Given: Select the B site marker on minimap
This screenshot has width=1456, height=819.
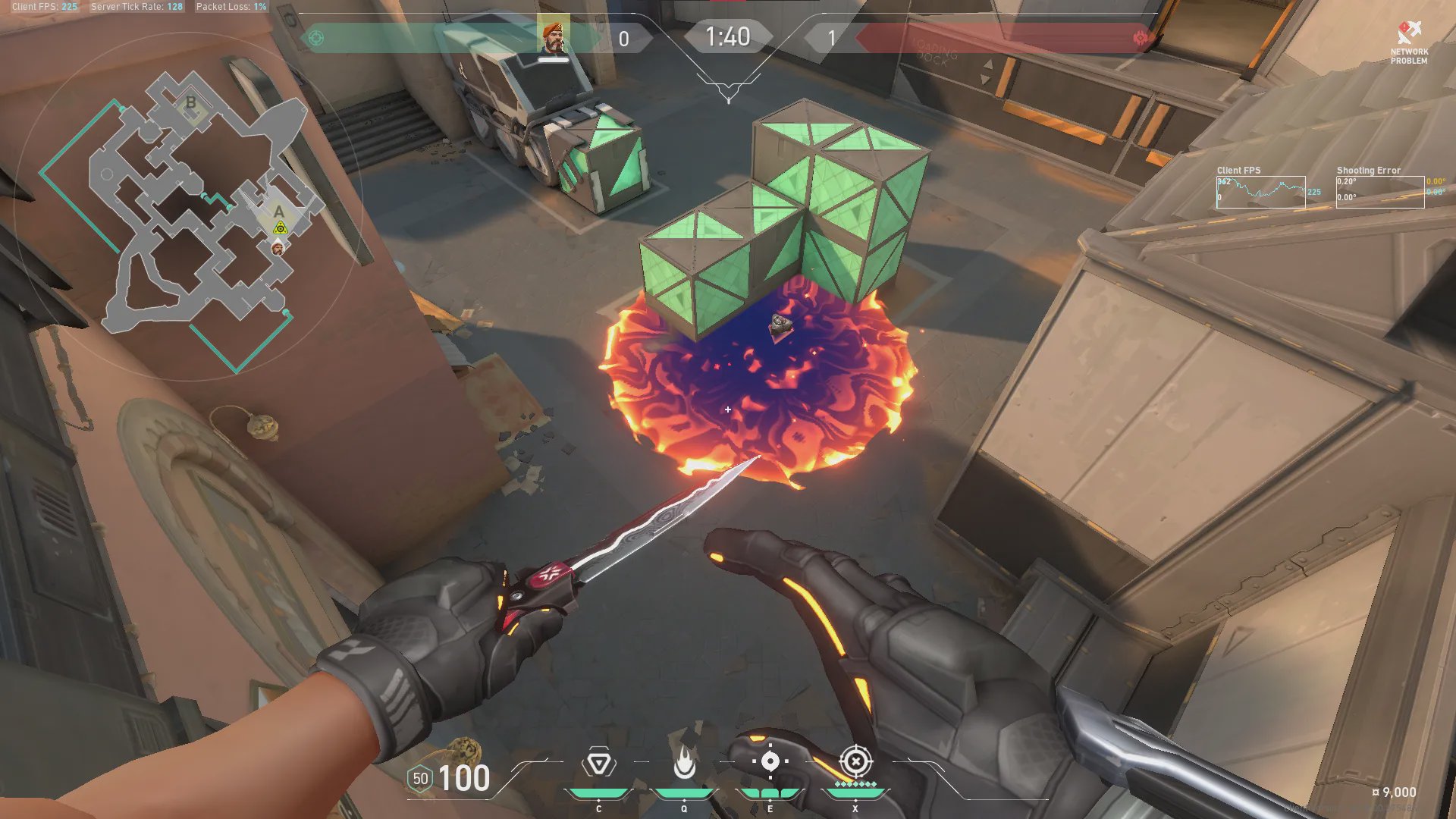Looking at the screenshot, I should pos(191,102).
